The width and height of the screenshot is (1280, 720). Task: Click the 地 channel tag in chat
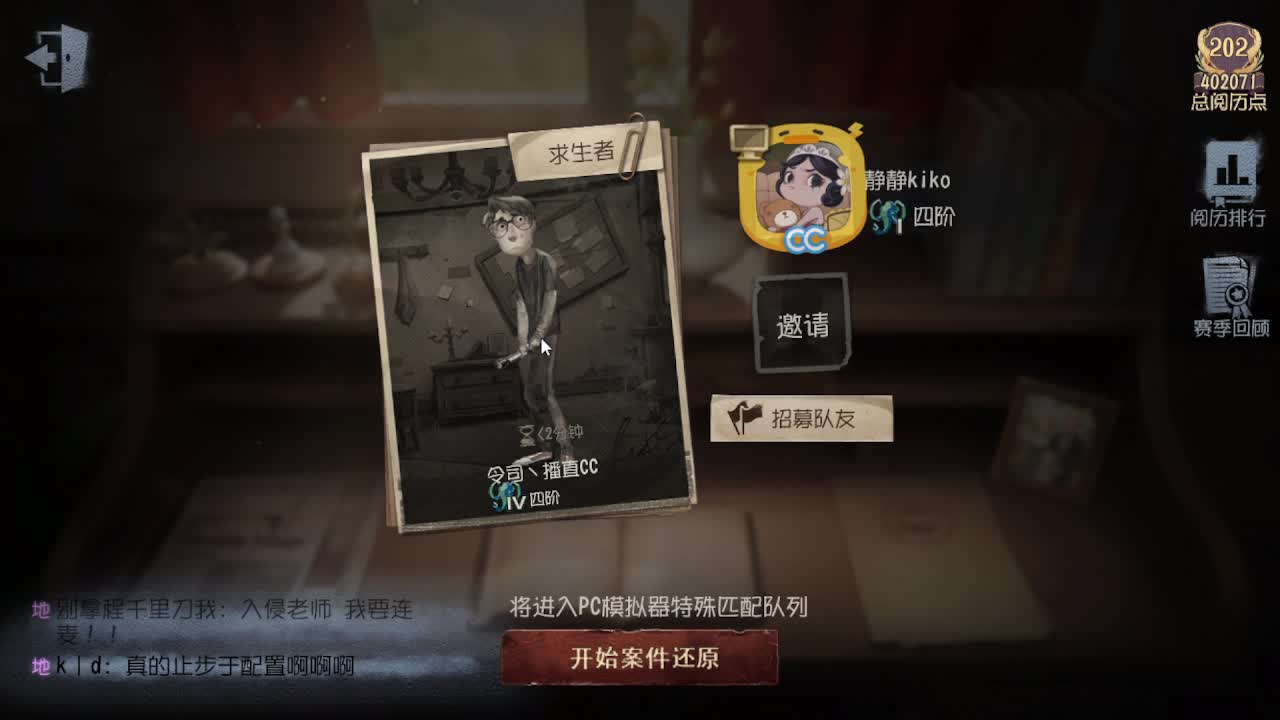[x=39, y=607]
